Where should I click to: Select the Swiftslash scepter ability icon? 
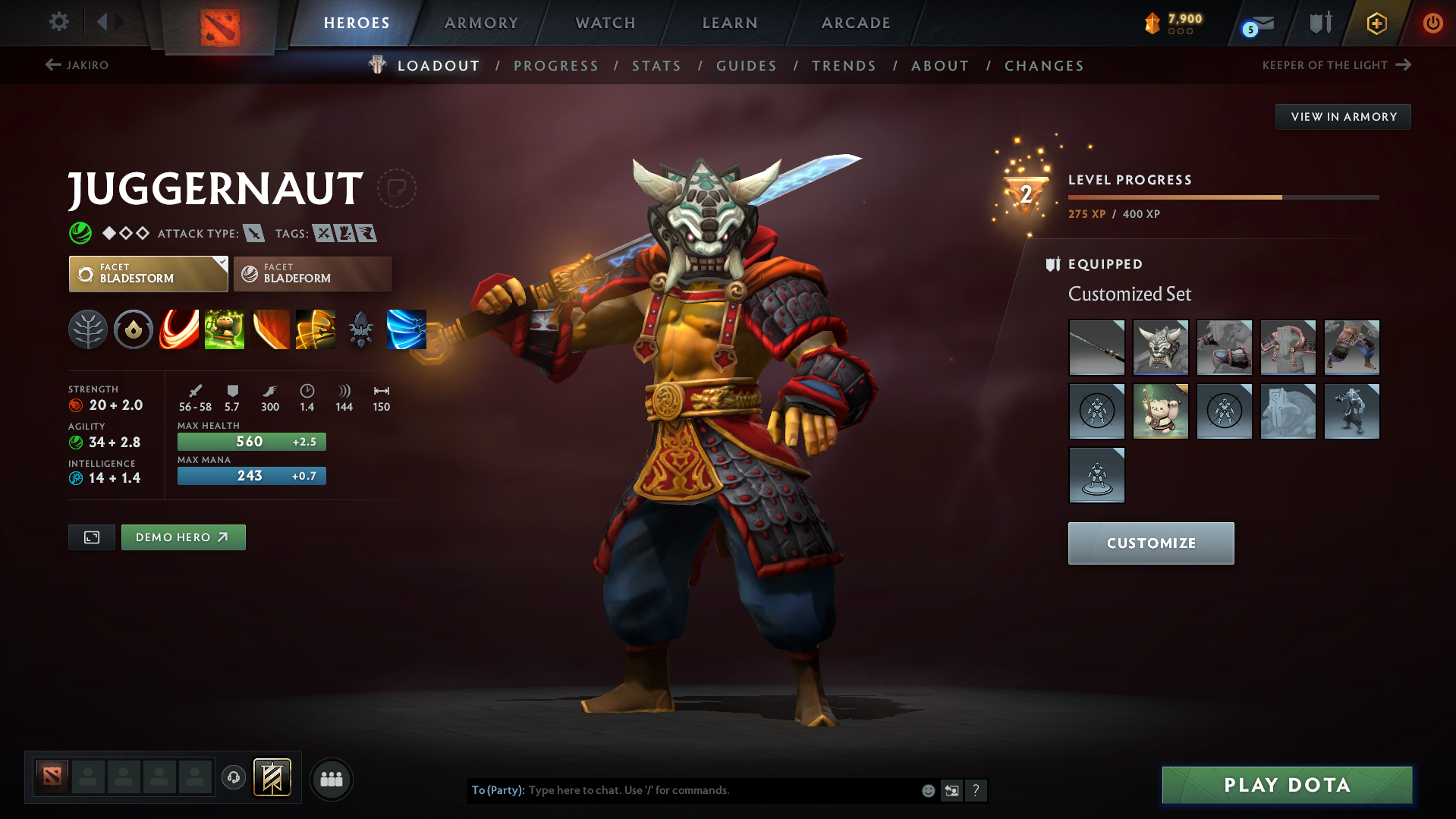(407, 329)
